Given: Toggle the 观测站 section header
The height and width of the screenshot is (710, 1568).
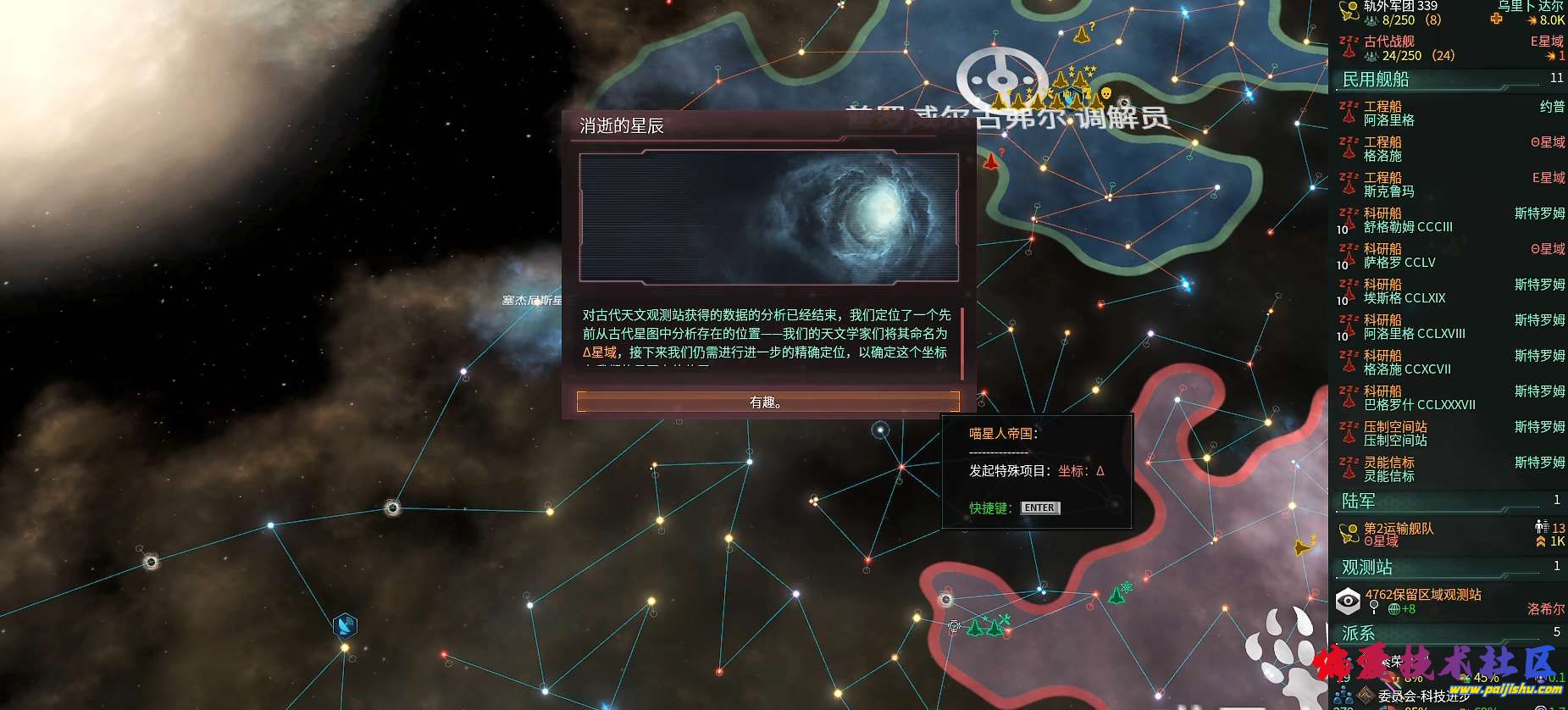Looking at the screenshot, I should (x=1449, y=567).
